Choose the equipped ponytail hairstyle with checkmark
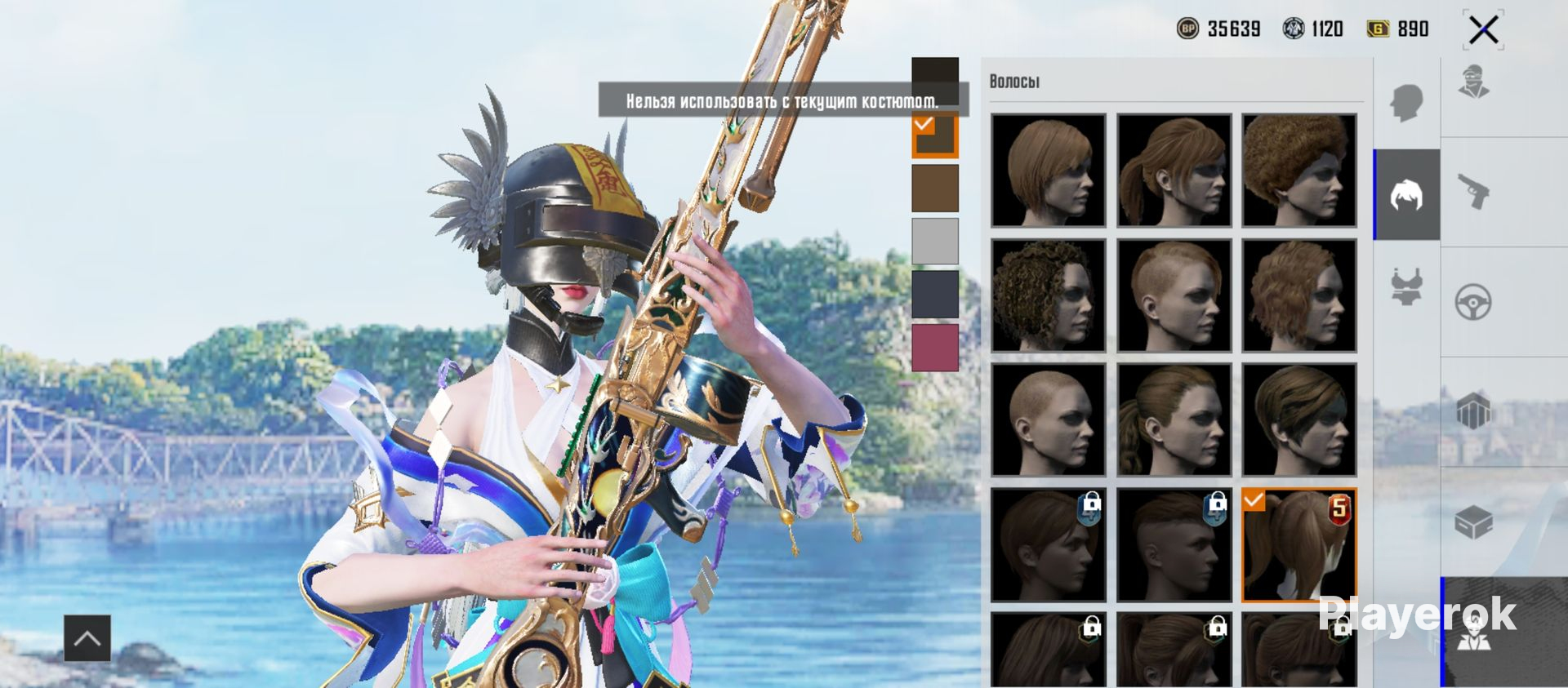The width and height of the screenshot is (1568, 688). pos(1298,544)
